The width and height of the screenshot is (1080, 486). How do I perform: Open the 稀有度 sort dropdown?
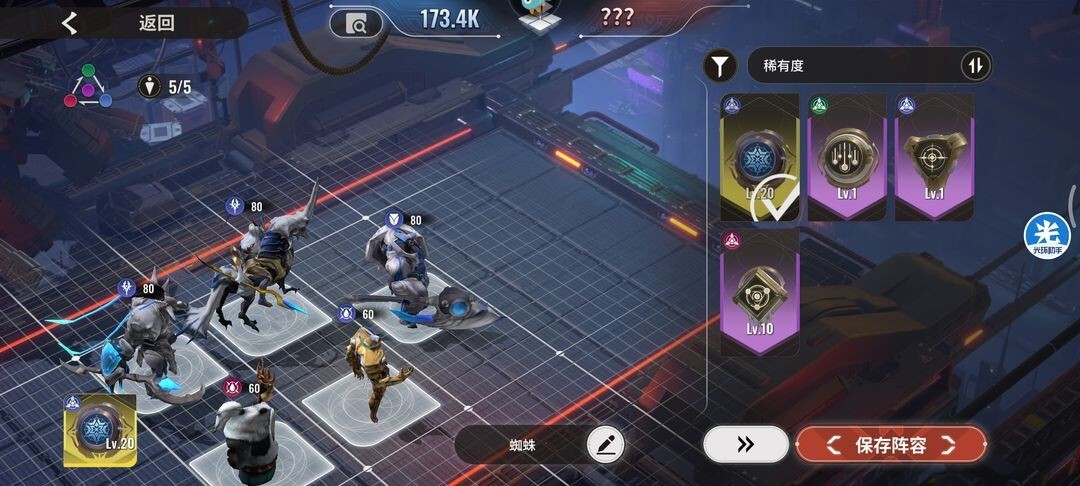850,67
